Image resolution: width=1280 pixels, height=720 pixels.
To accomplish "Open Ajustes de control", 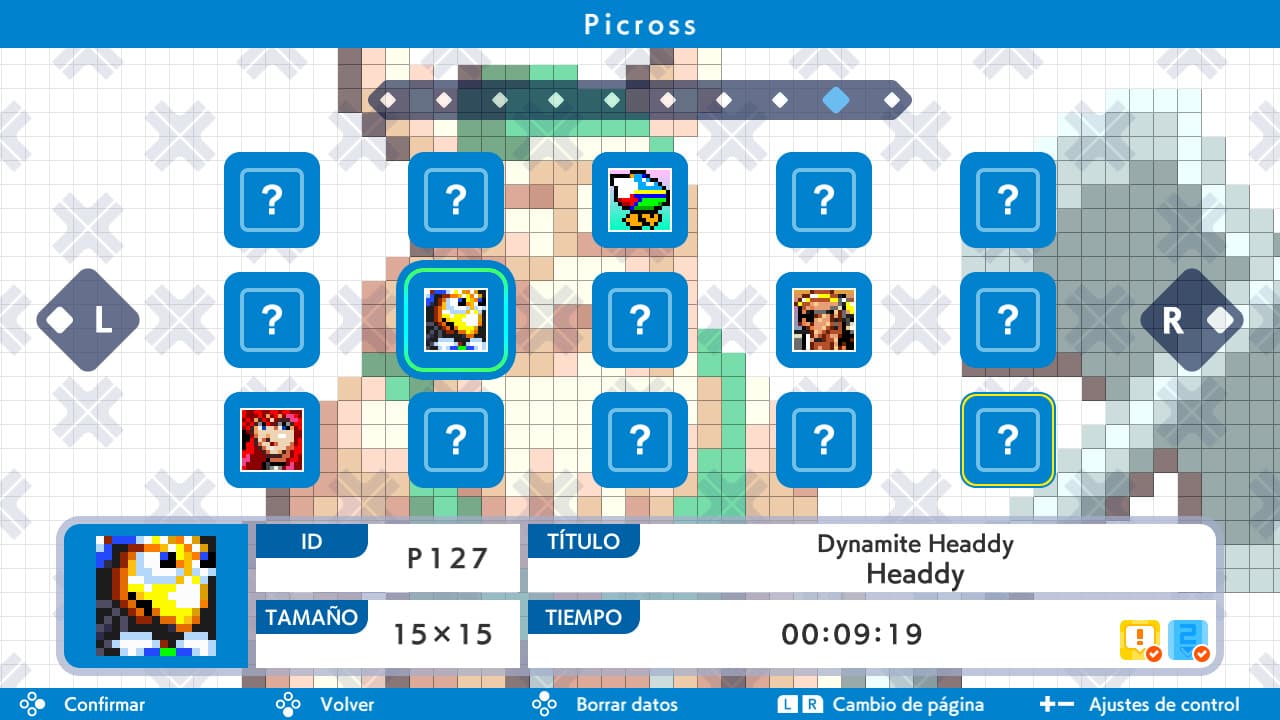I will click(1168, 704).
